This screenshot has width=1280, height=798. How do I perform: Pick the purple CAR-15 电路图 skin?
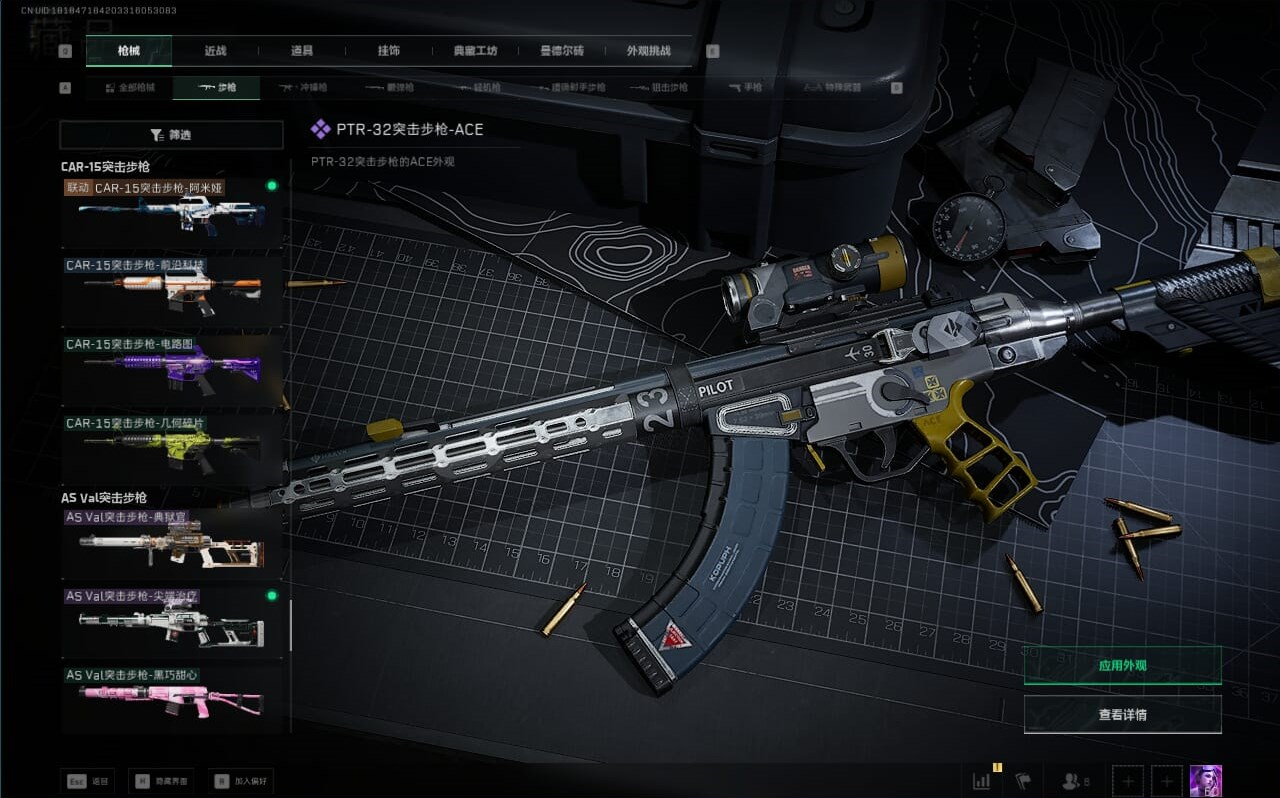click(x=172, y=370)
